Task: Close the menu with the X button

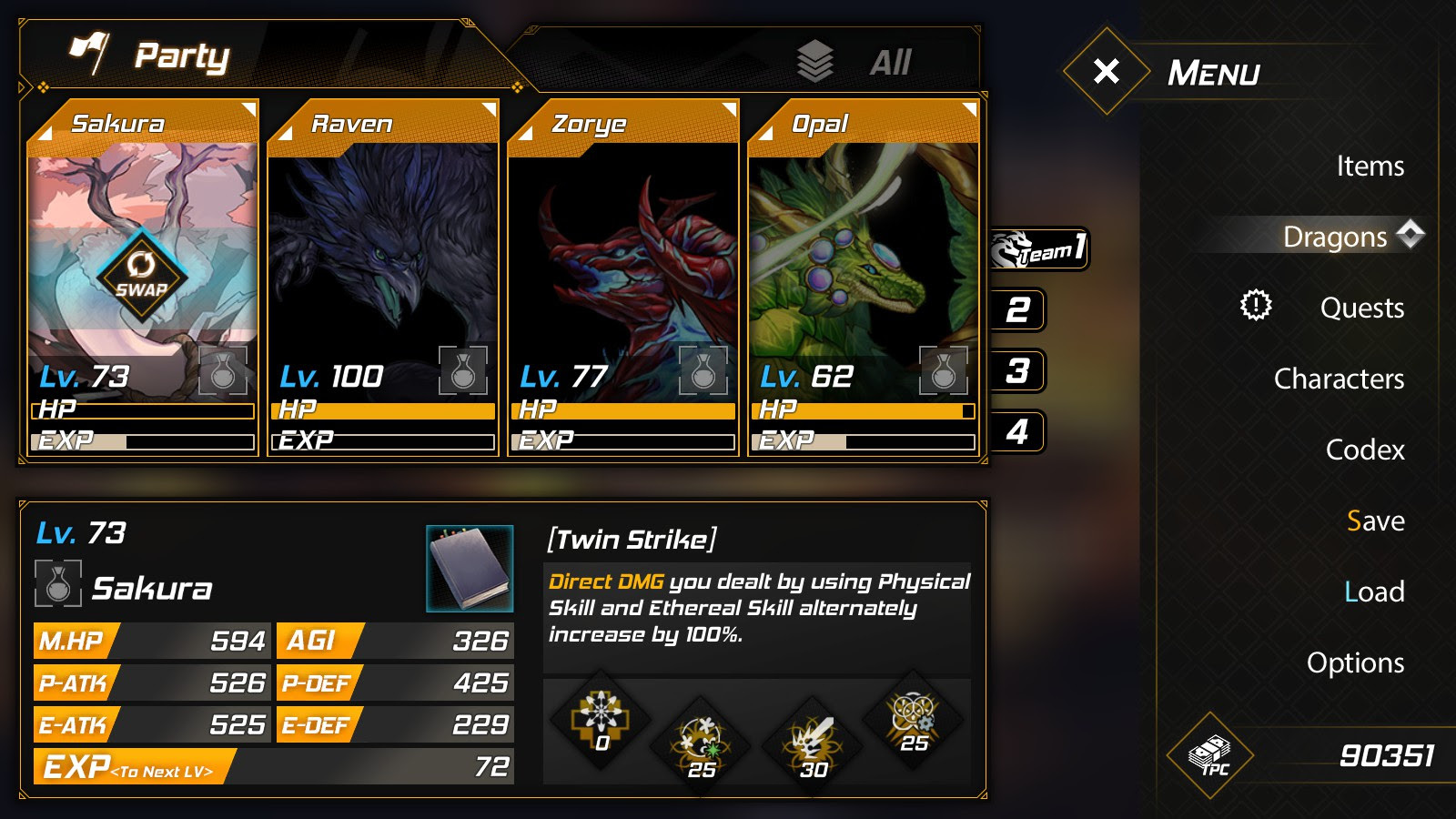Action: 1106,71
